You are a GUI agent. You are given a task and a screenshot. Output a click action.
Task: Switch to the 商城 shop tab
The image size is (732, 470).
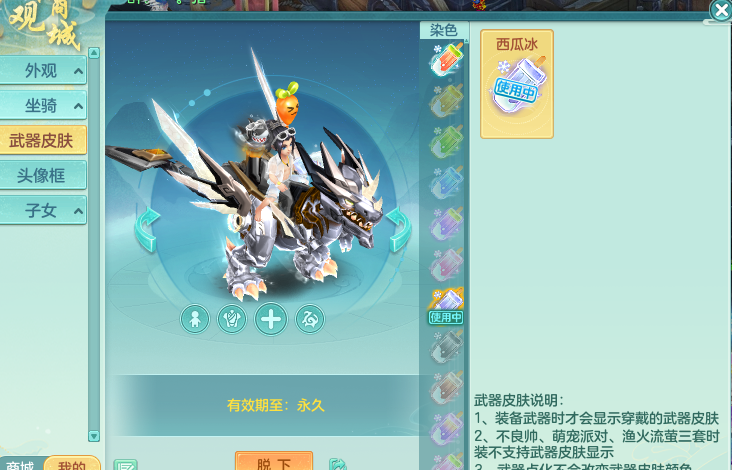click(20, 464)
